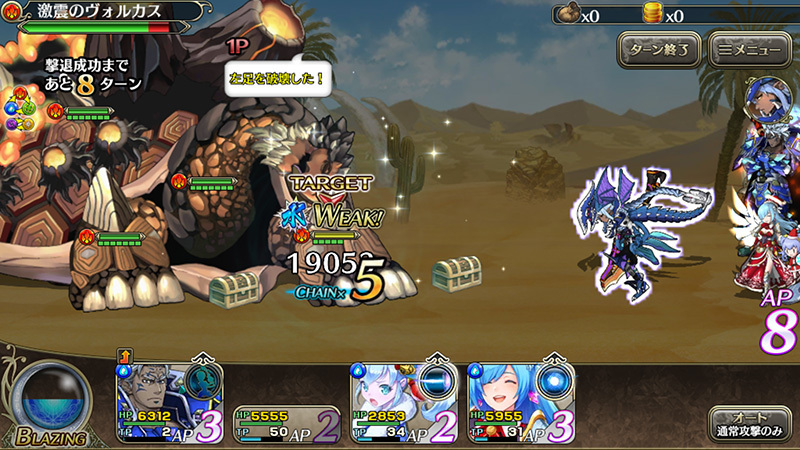Viewport: 800px width, 450px height.
Task: Pick the blue-haired smiling girl card
Action: [x=498, y=400]
